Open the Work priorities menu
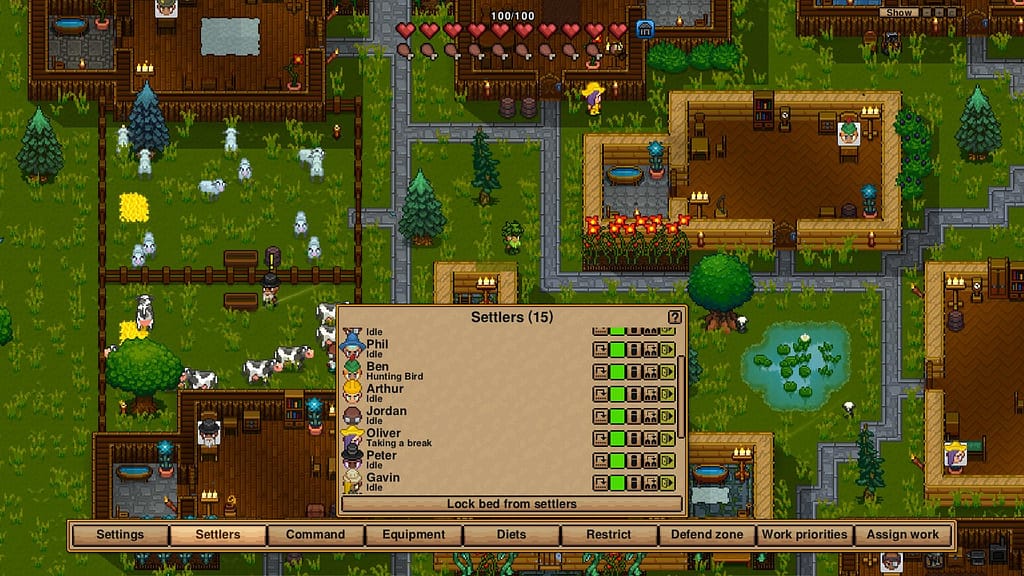 click(x=805, y=534)
